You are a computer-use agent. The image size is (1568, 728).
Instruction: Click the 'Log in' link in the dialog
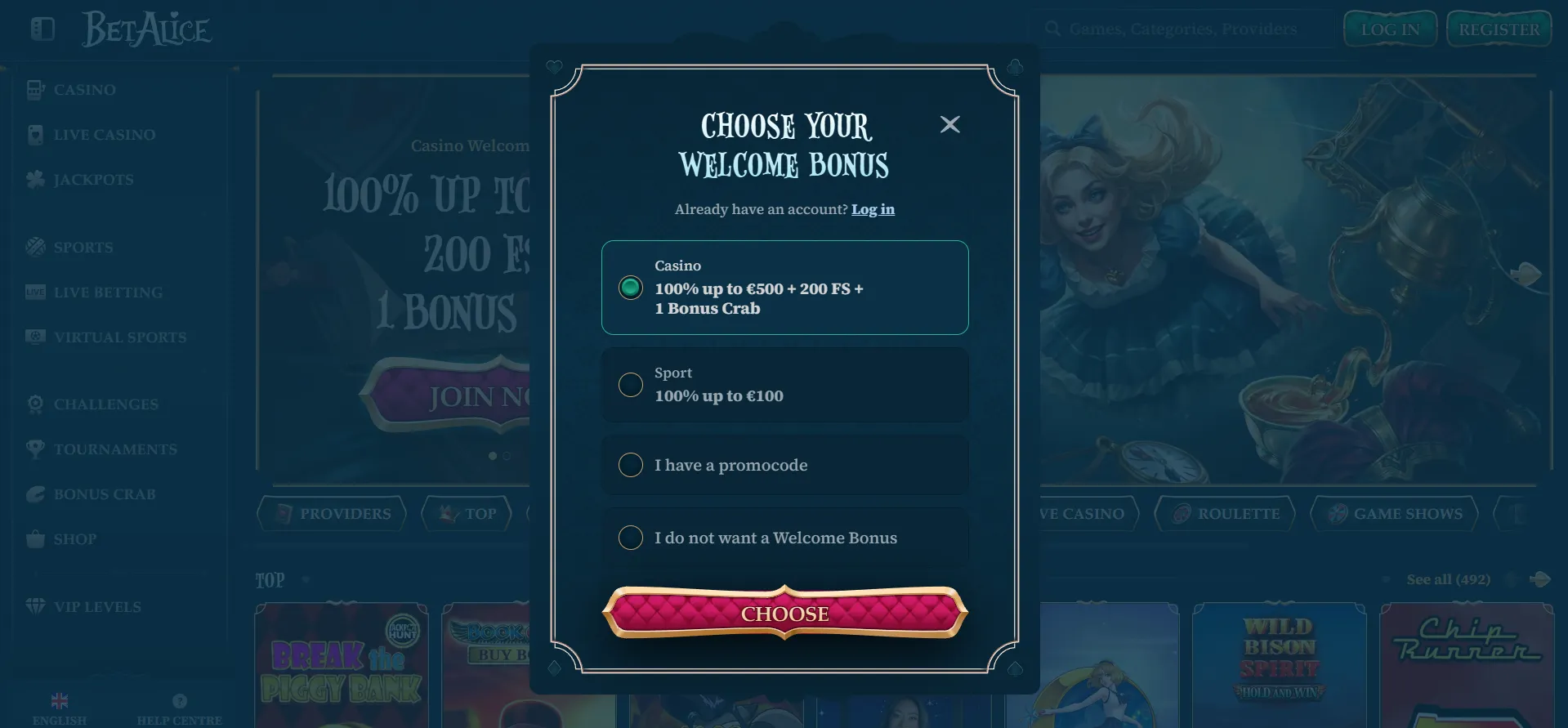(x=872, y=209)
